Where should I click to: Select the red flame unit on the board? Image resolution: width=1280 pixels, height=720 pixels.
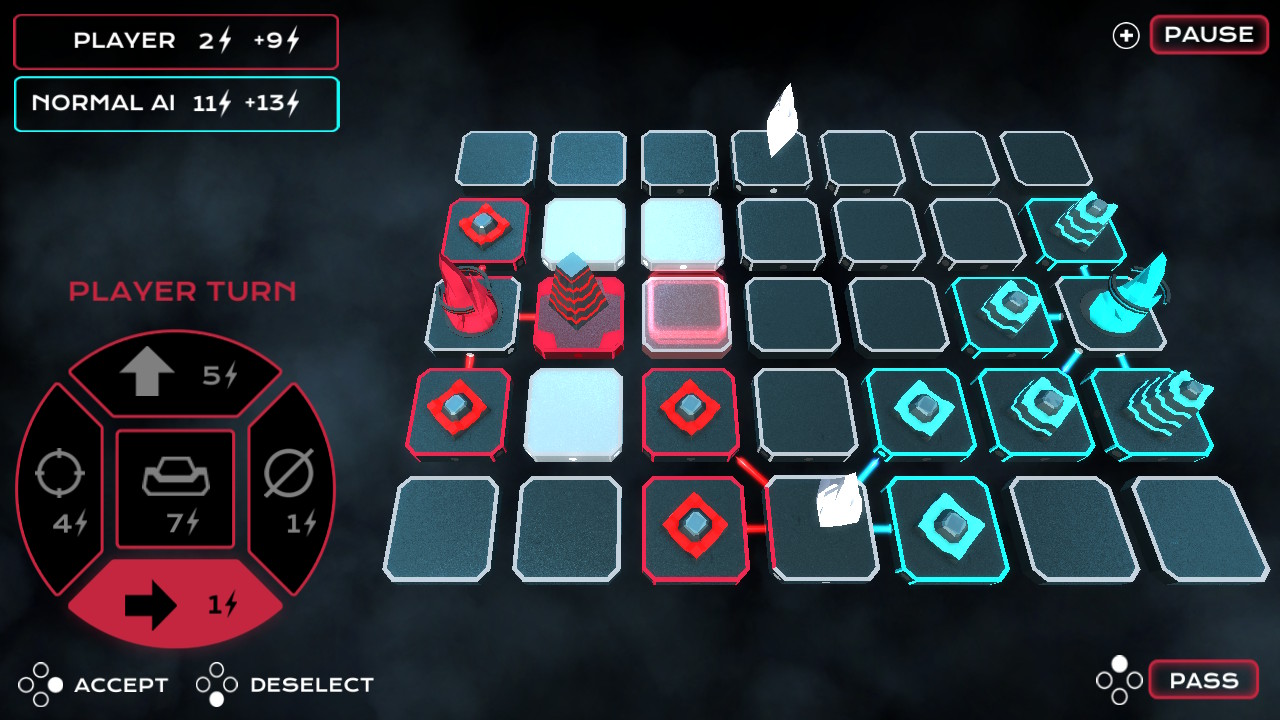(x=465, y=300)
